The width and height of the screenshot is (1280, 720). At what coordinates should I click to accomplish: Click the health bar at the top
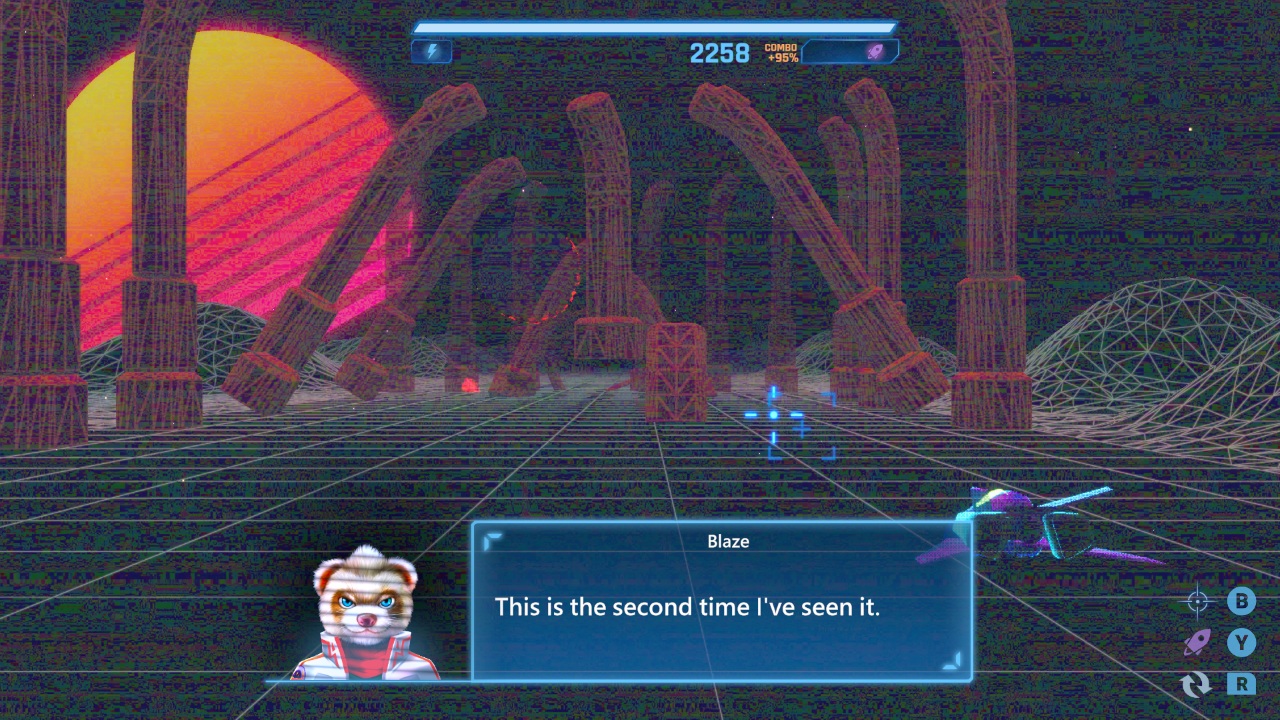pos(655,27)
